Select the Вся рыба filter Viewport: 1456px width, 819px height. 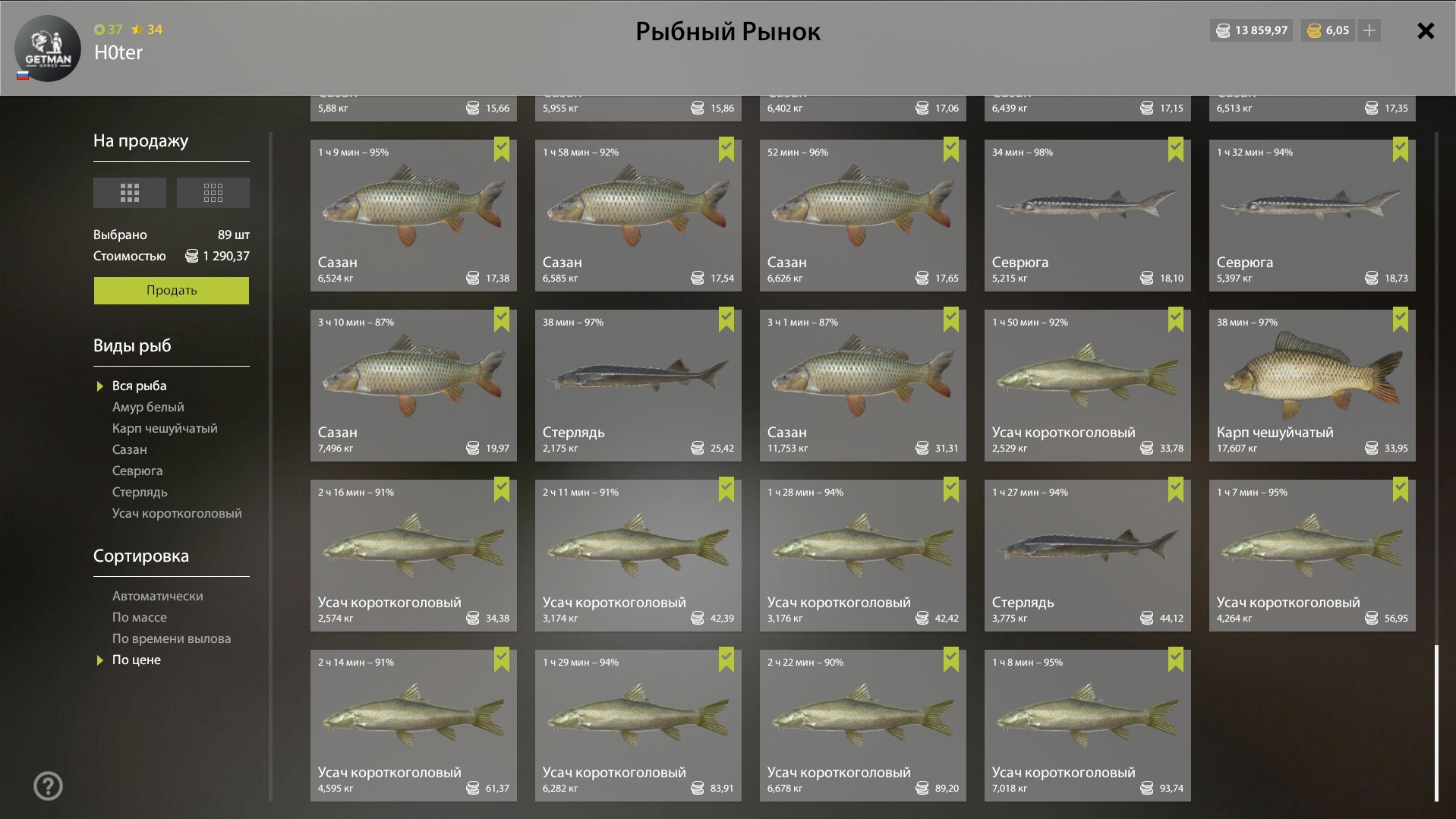point(139,386)
